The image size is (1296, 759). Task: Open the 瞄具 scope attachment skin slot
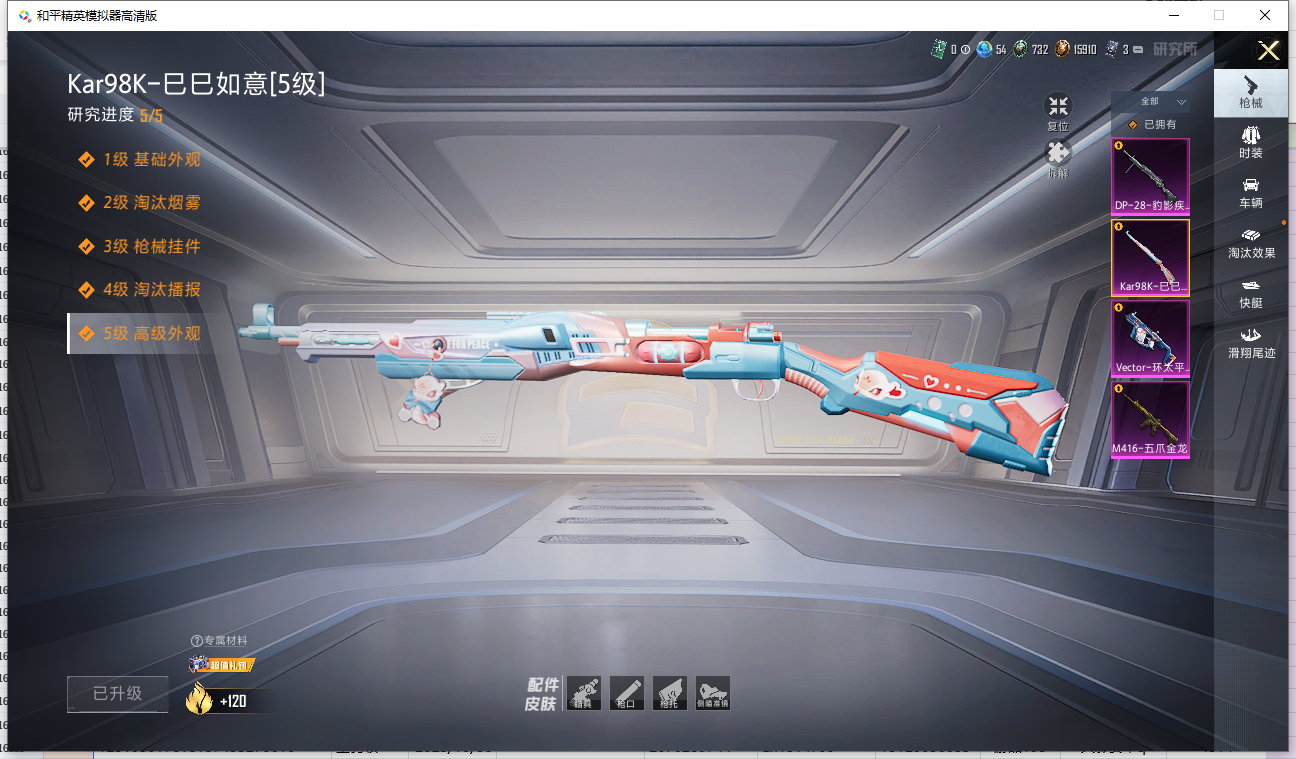[x=583, y=692]
